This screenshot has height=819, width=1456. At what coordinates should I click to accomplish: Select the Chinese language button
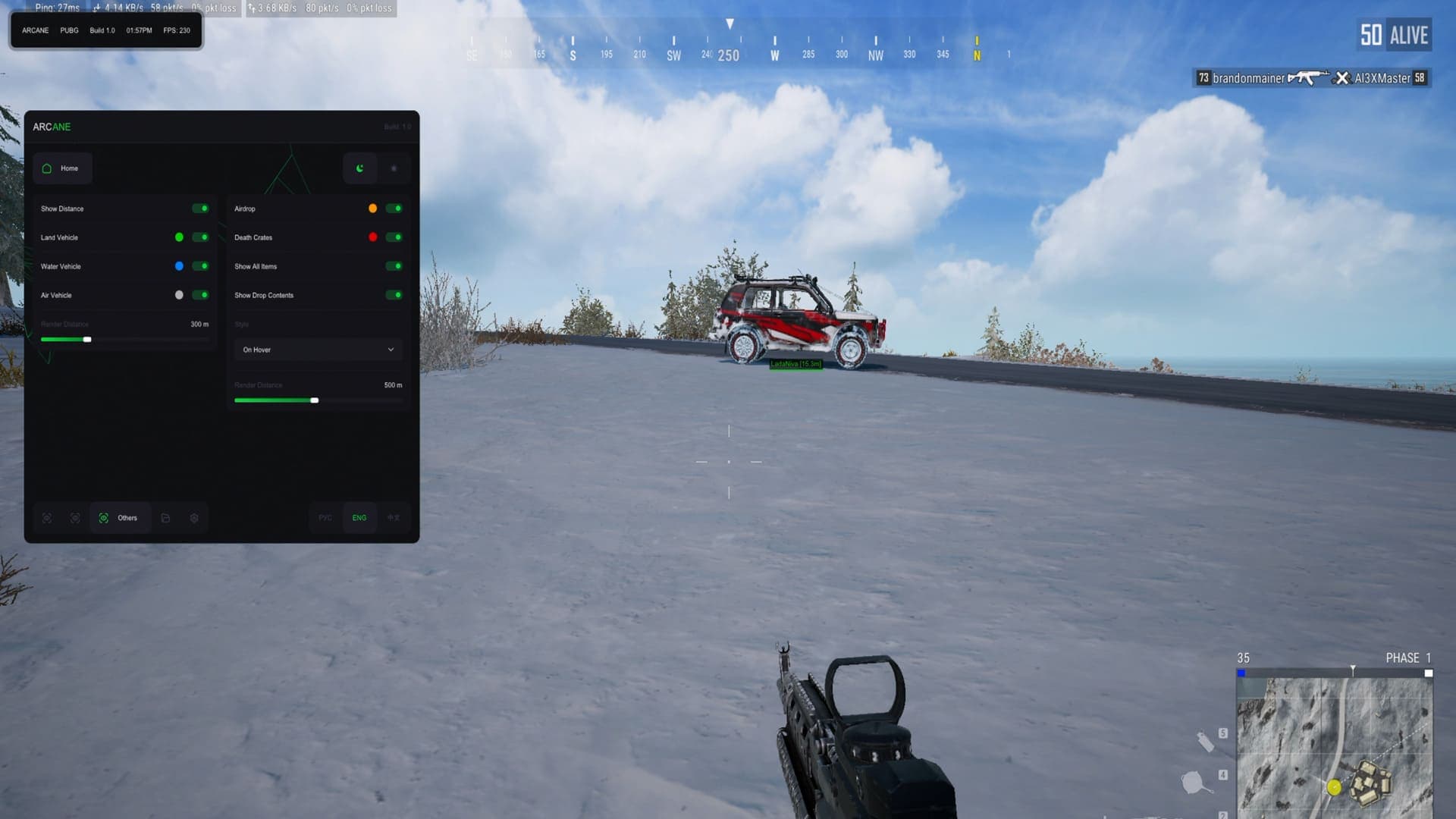[x=394, y=518]
